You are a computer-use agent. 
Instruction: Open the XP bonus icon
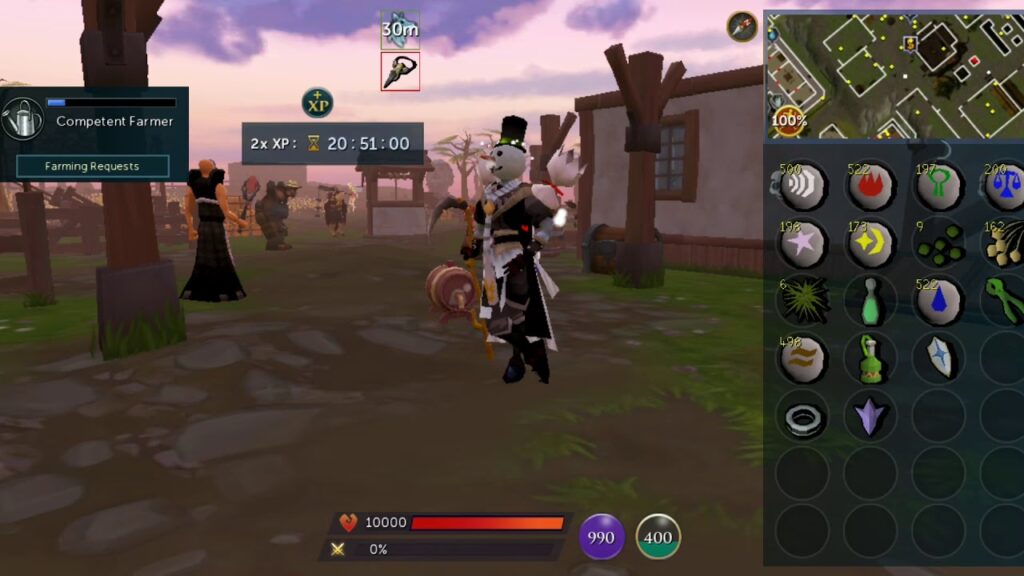click(x=317, y=103)
